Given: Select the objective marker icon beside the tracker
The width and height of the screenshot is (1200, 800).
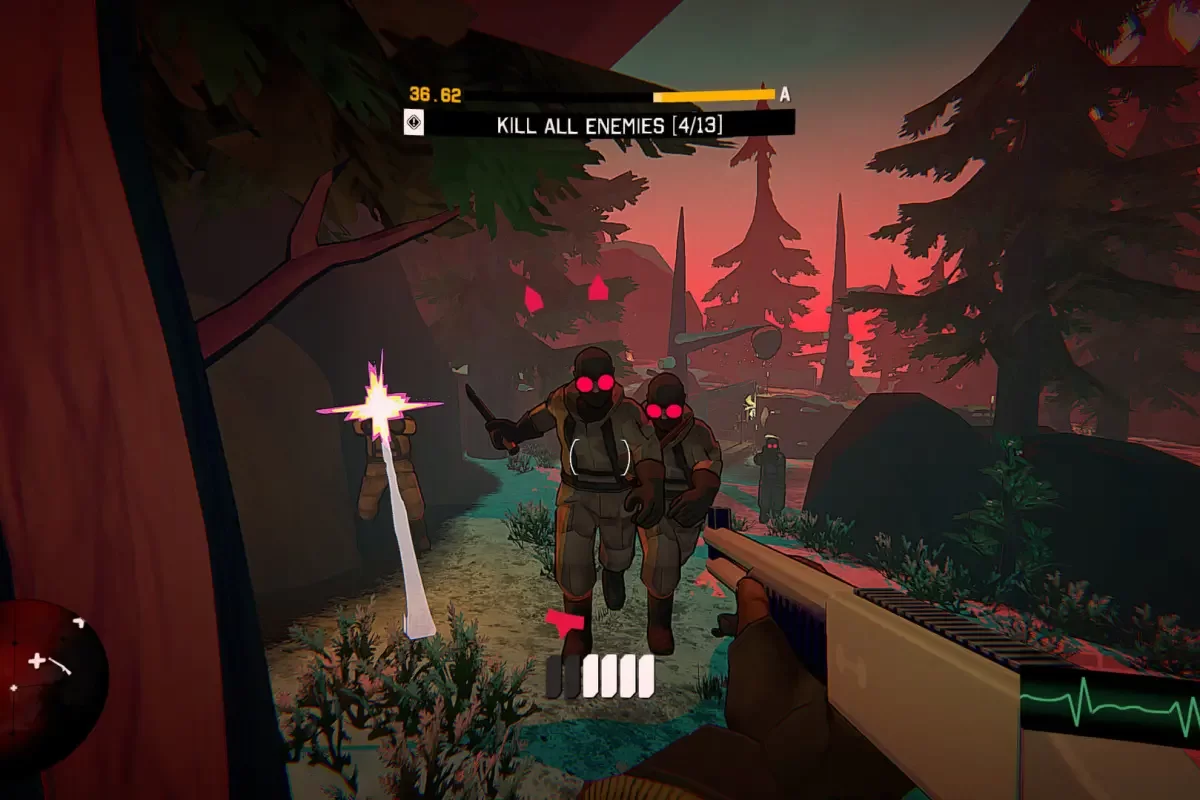Looking at the screenshot, I should pos(412,123).
